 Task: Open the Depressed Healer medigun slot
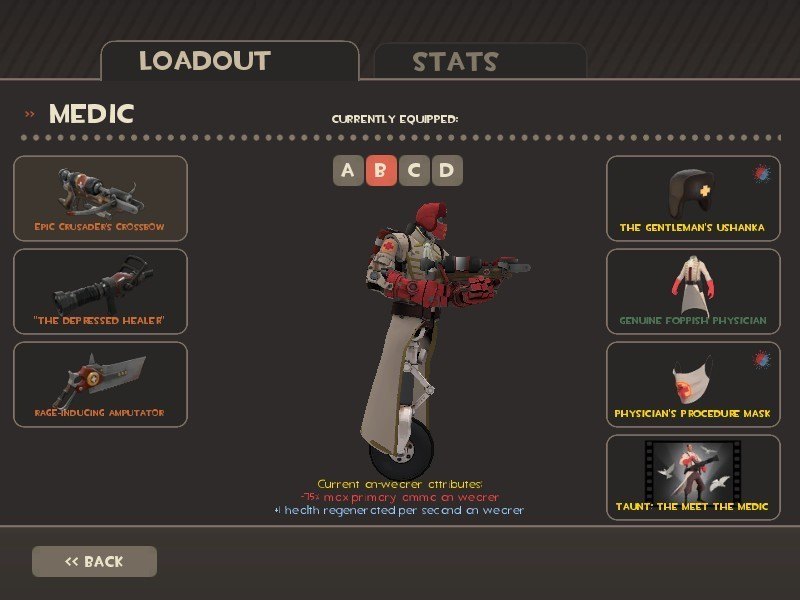tap(100, 291)
